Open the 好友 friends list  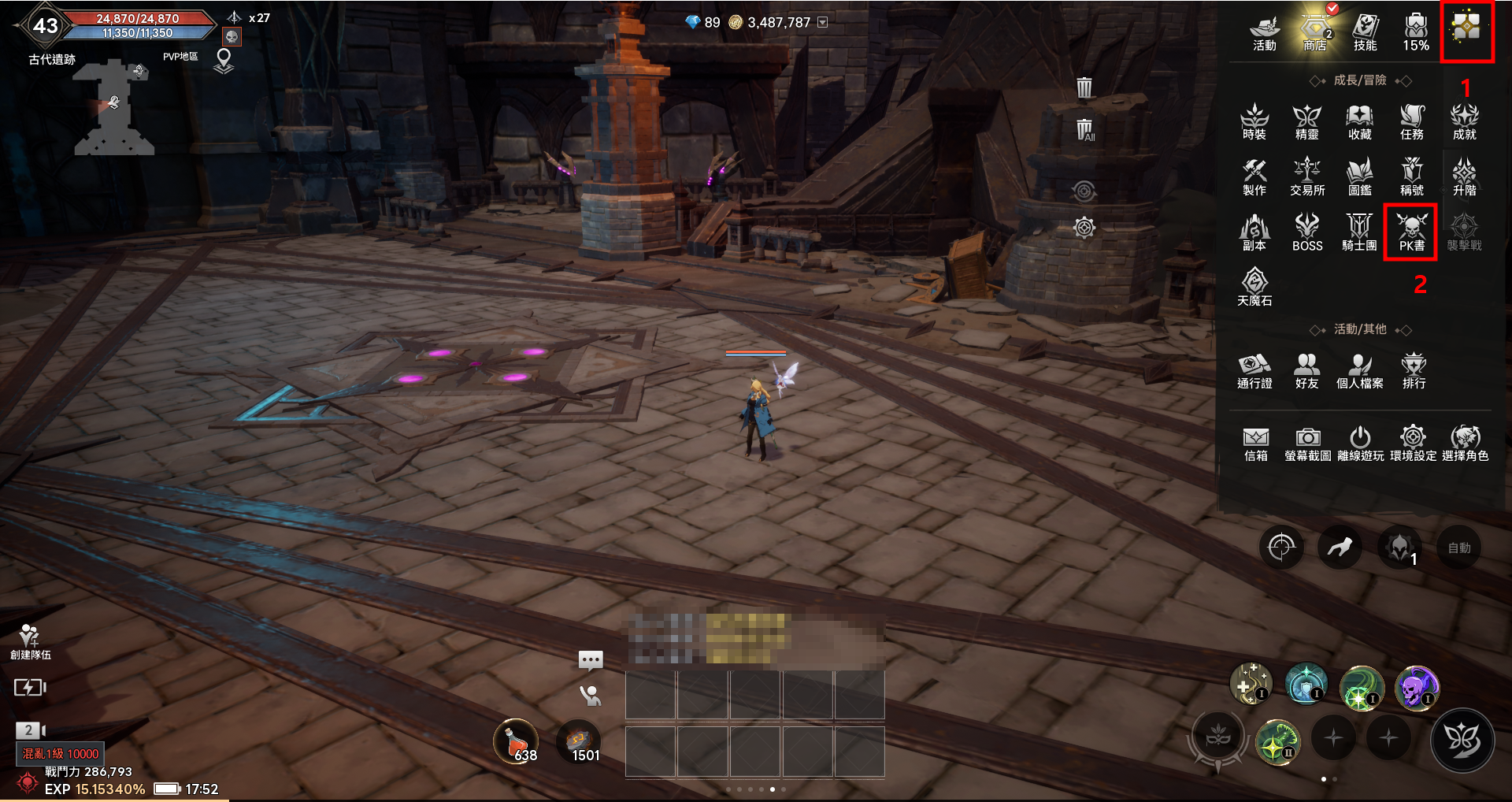pyautogui.click(x=1306, y=370)
